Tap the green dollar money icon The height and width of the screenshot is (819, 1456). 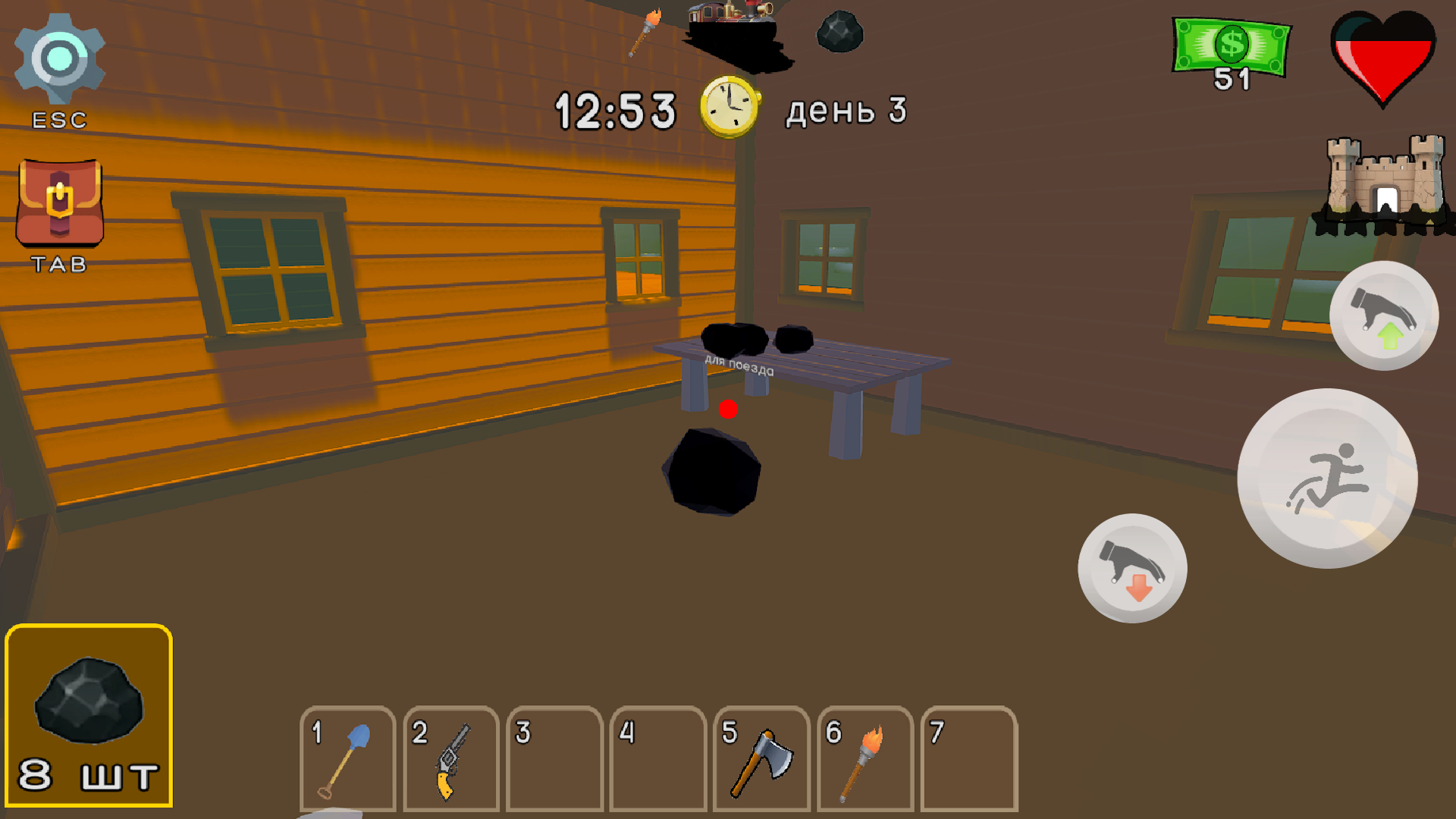1232,45
